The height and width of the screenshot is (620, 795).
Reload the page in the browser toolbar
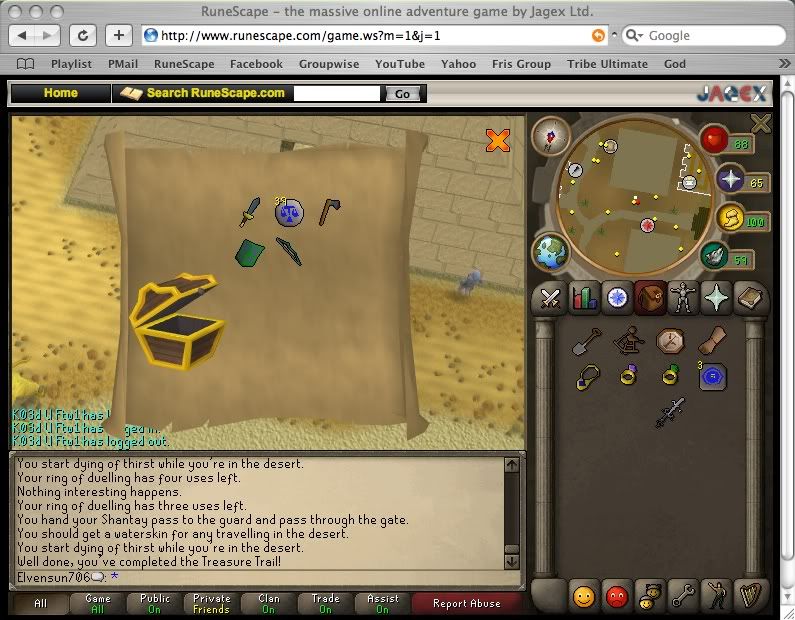pos(85,36)
